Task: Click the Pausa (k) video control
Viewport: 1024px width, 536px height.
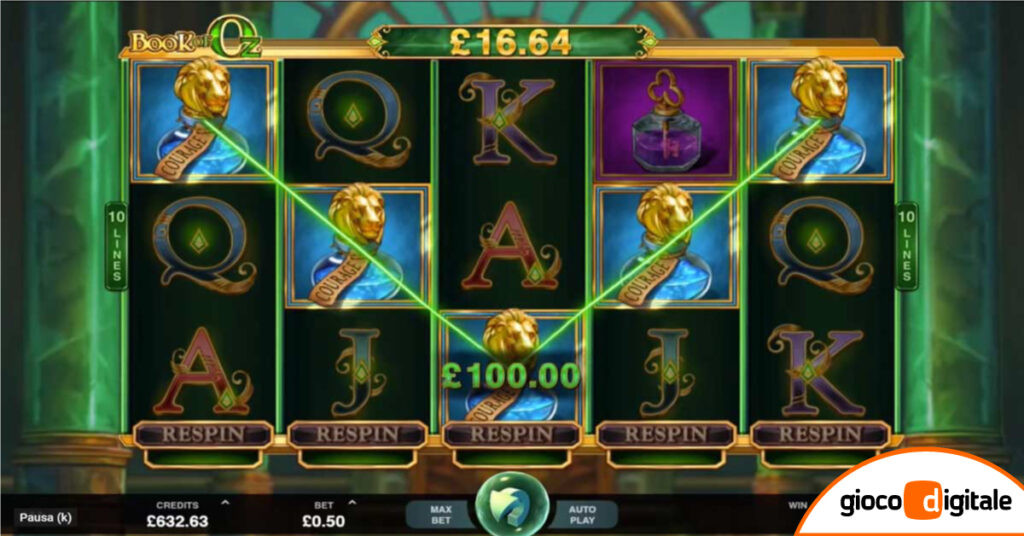Action: (x=46, y=518)
